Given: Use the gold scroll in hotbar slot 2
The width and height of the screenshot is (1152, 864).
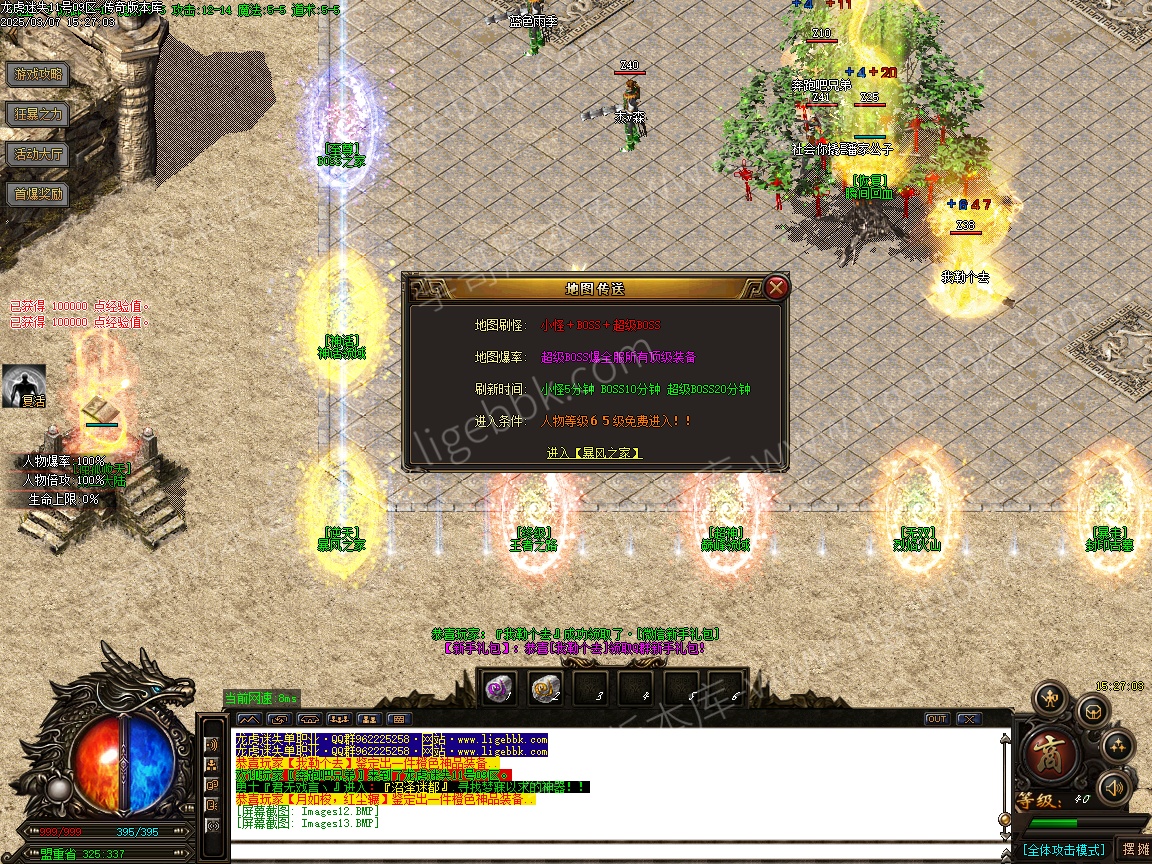Looking at the screenshot, I should 544,688.
